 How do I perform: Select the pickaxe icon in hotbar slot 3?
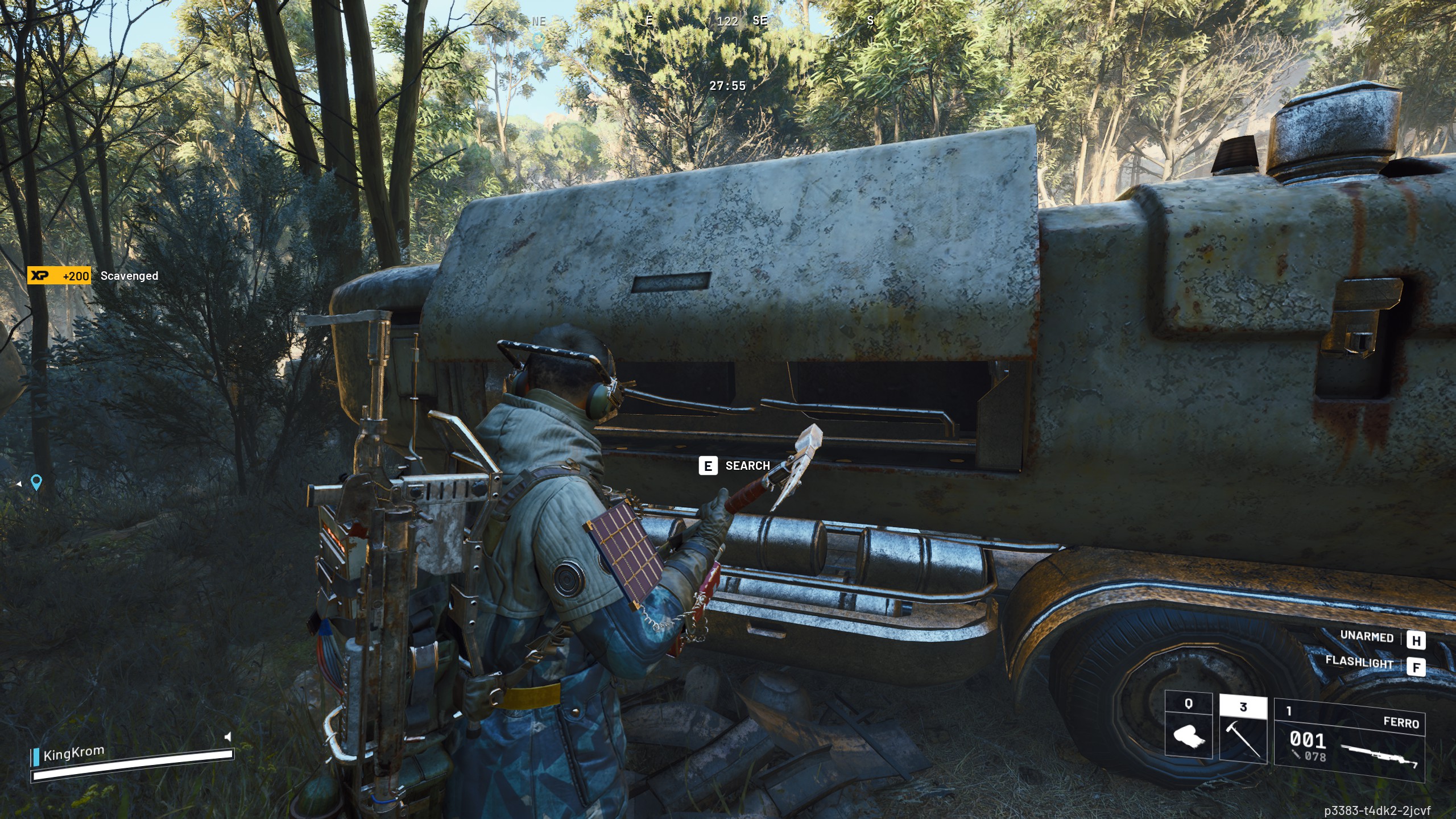coord(1243,741)
